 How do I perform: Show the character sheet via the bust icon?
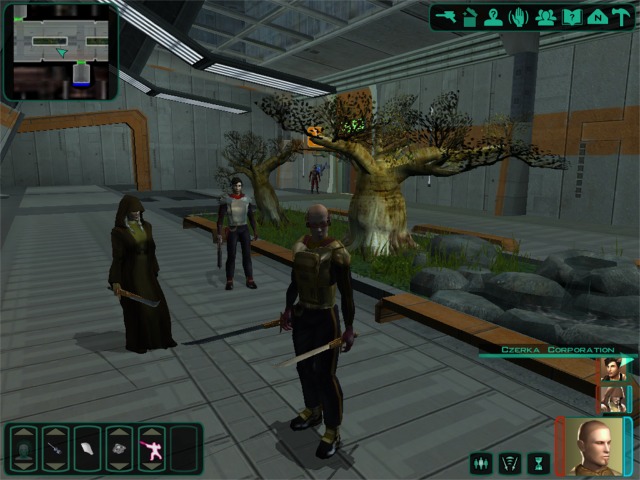494,16
